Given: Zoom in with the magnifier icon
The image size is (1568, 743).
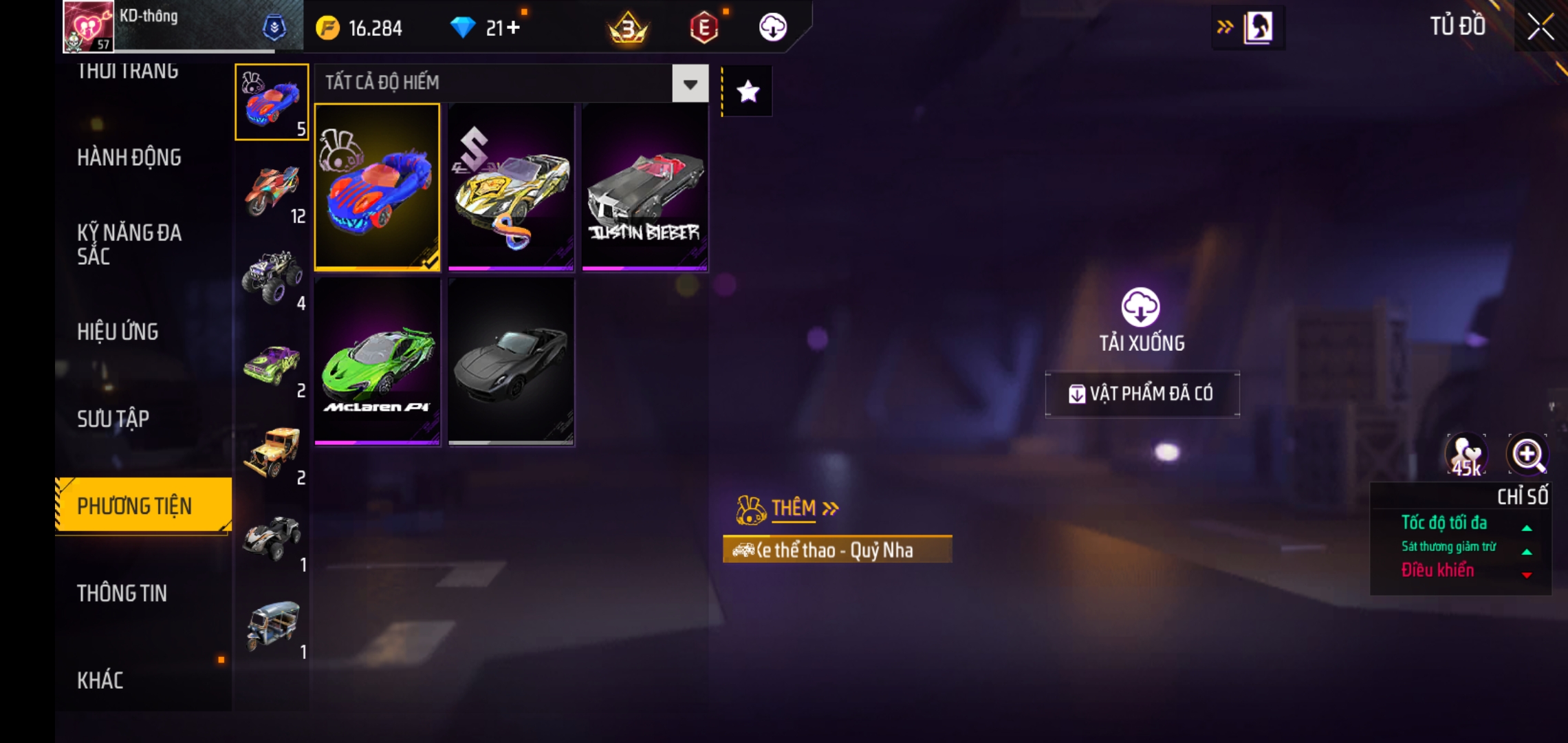Looking at the screenshot, I should (1527, 455).
